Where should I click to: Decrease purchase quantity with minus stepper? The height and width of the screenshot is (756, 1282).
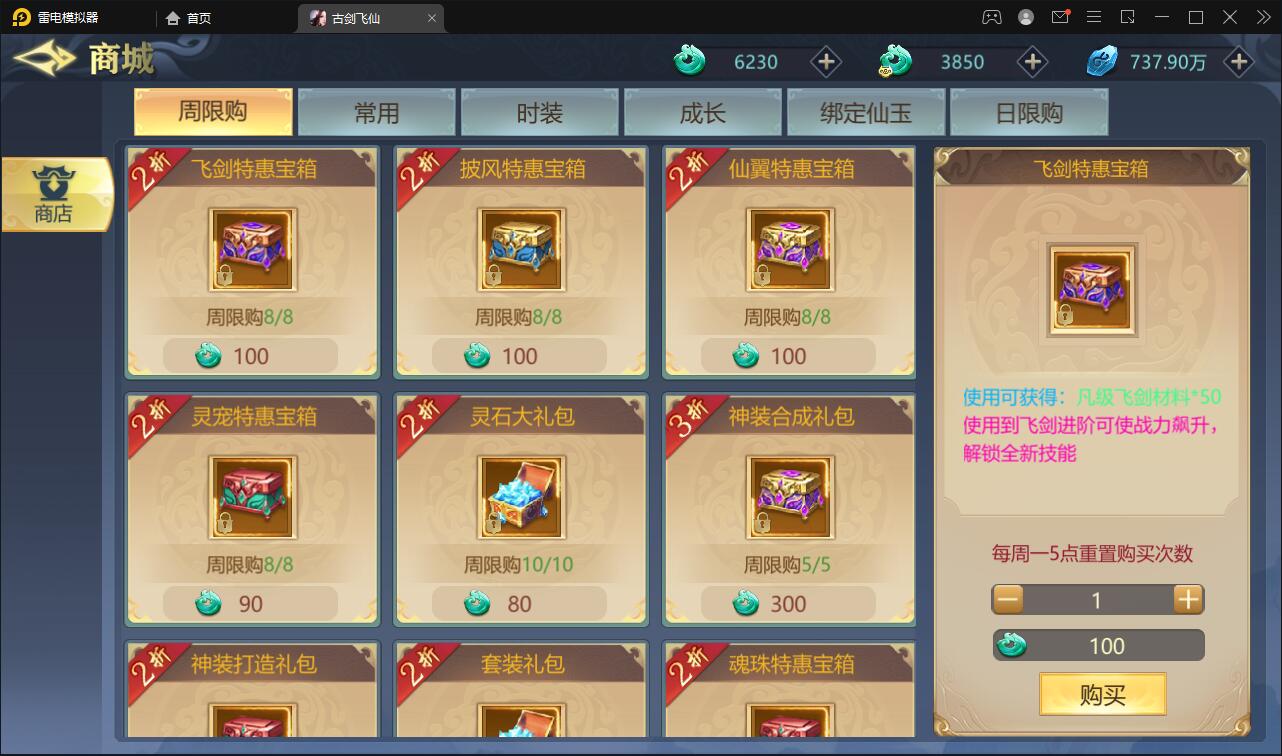click(x=1007, y=599)
